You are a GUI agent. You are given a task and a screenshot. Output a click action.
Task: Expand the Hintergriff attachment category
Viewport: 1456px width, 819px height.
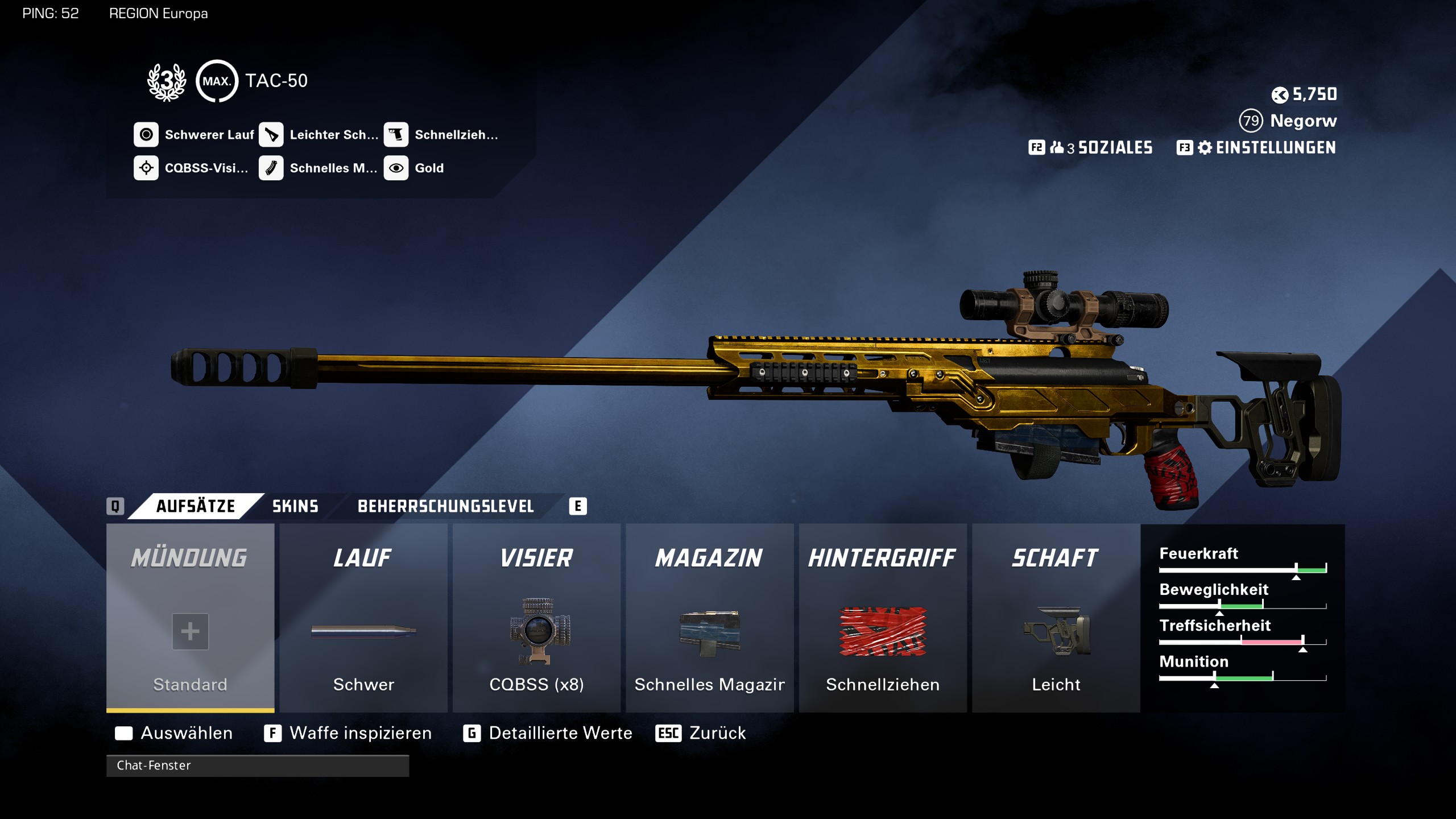[882, 557]
